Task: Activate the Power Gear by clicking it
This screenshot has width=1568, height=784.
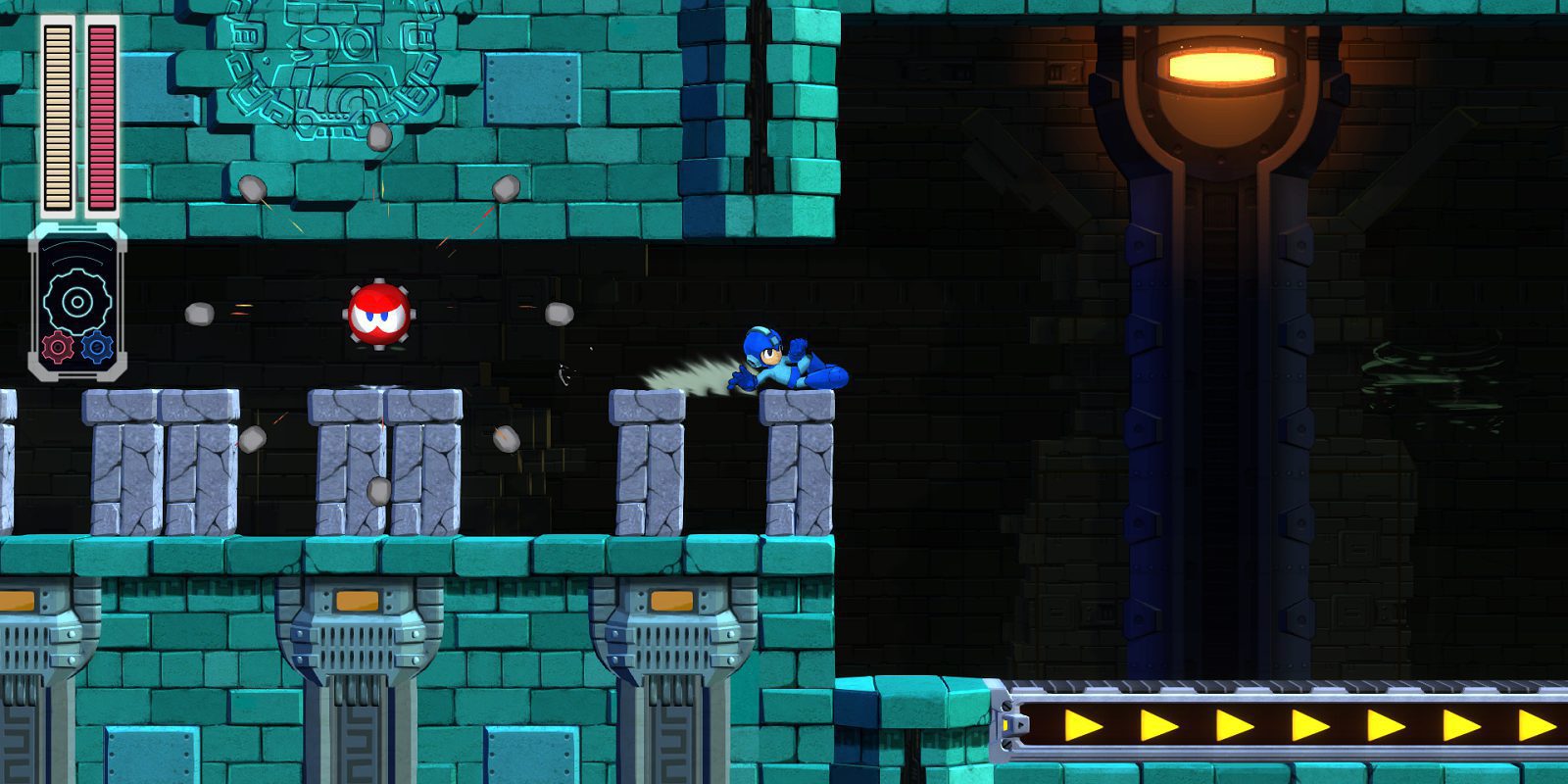Action: [x=57, y=348]
